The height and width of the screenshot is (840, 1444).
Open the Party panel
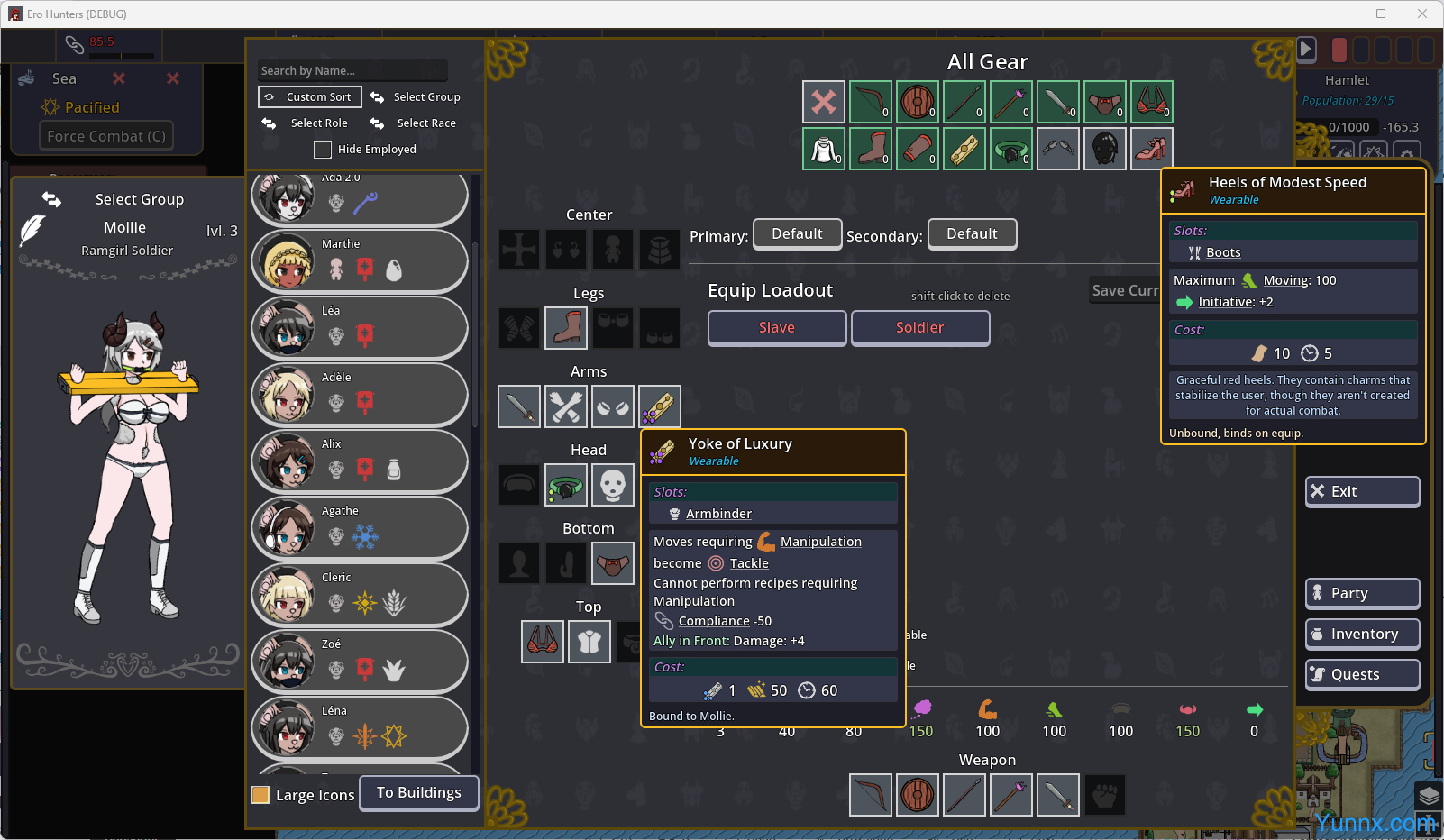tap(1362, 593)
